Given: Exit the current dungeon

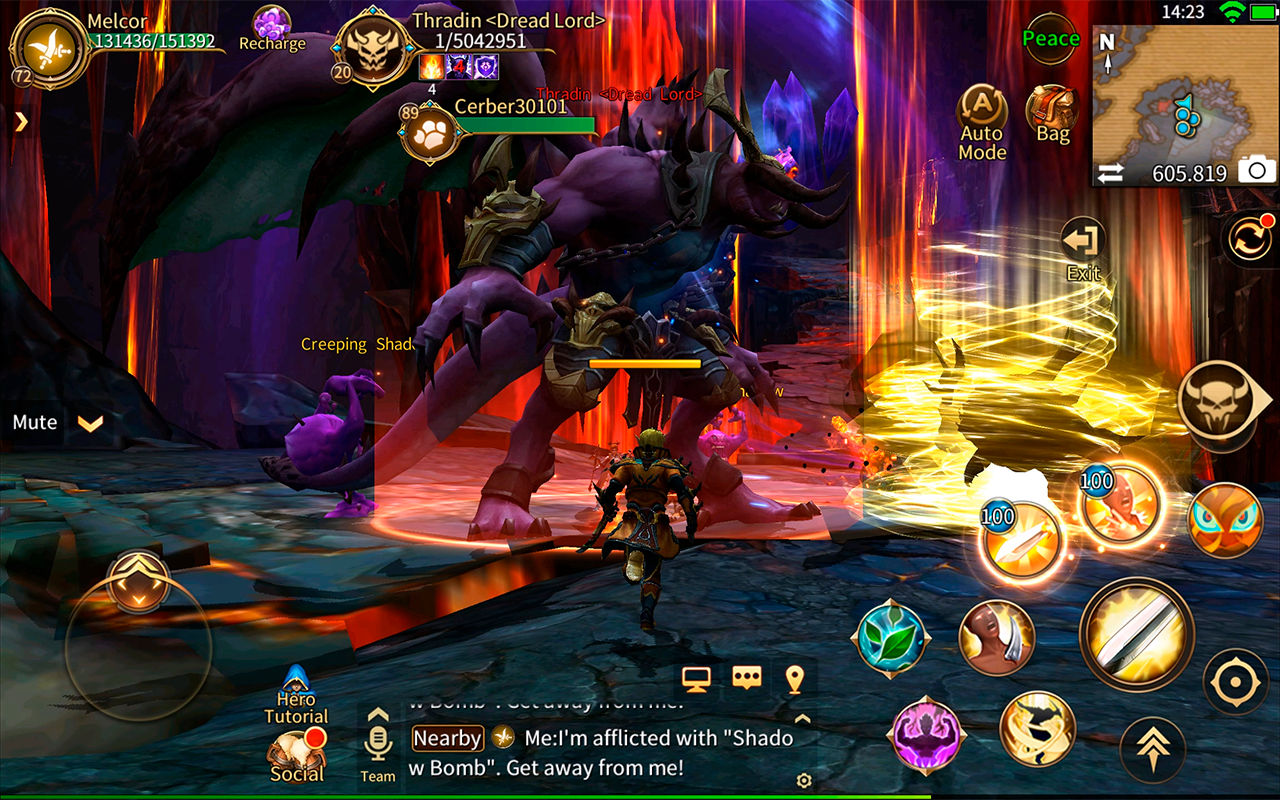Looking at the screenshot, I should (x=1081, y=240).
